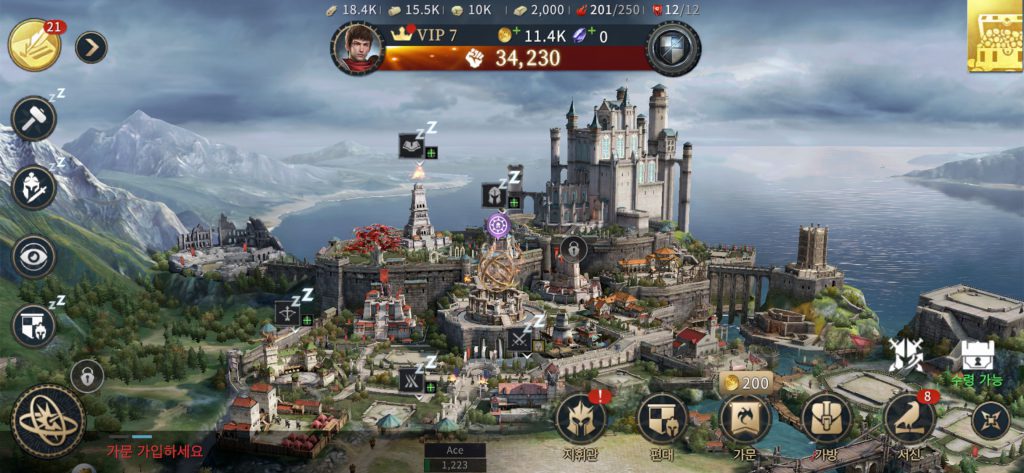Viewport: 1024px width, 473px height.
Task: Open the idle hammer construction queue
Action: point(33,119)
